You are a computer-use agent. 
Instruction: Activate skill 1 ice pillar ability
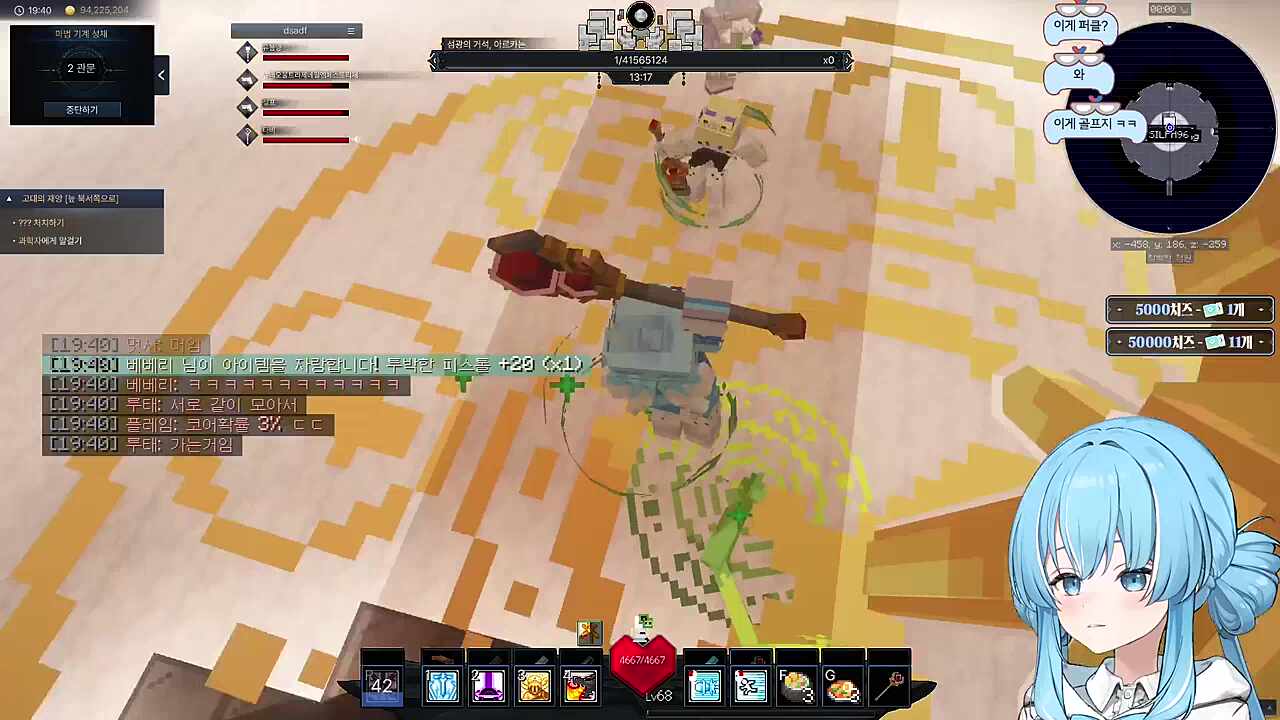[x=441, y=685]
